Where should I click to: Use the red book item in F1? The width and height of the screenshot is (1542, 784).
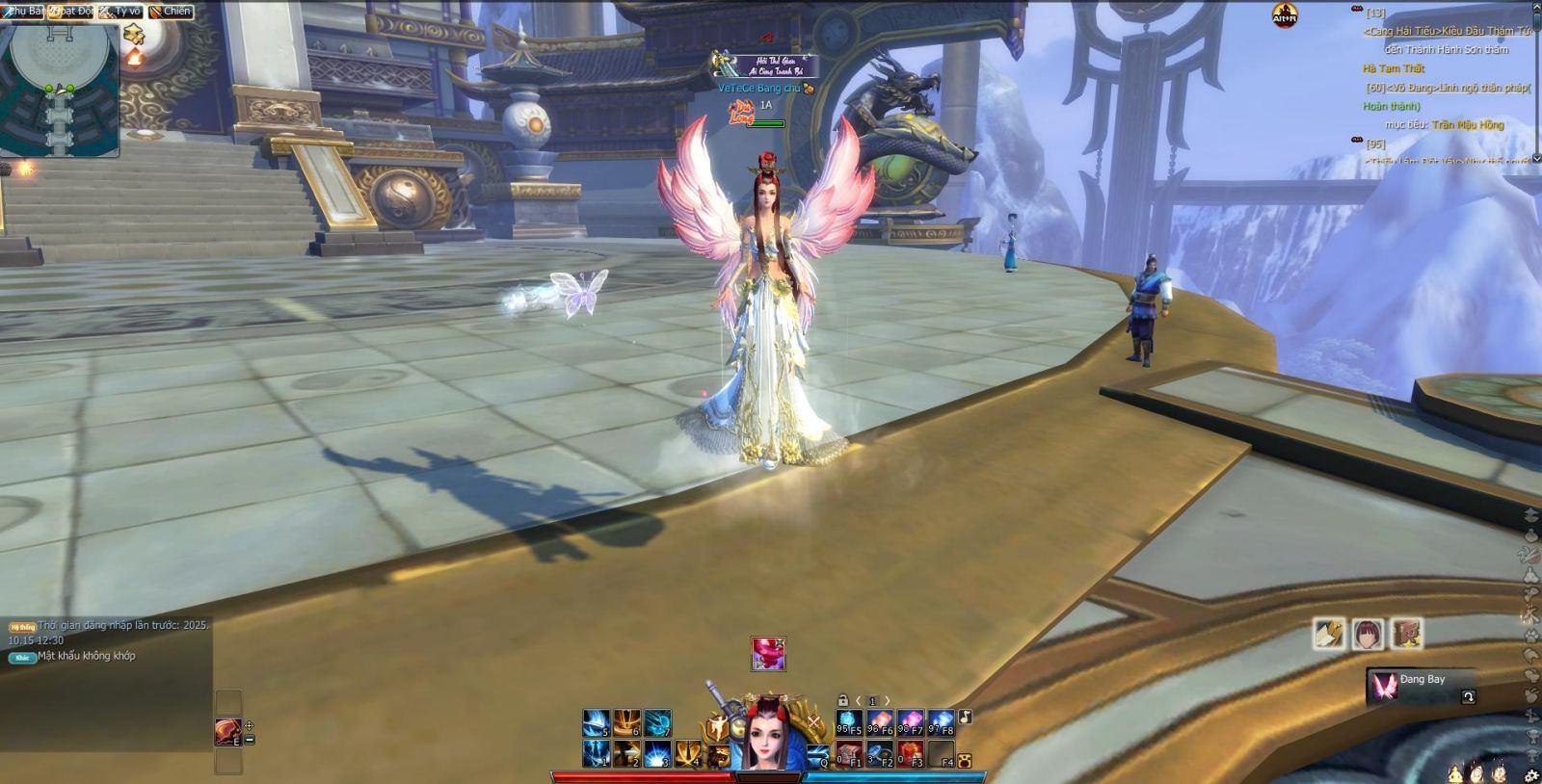(849, 753)
